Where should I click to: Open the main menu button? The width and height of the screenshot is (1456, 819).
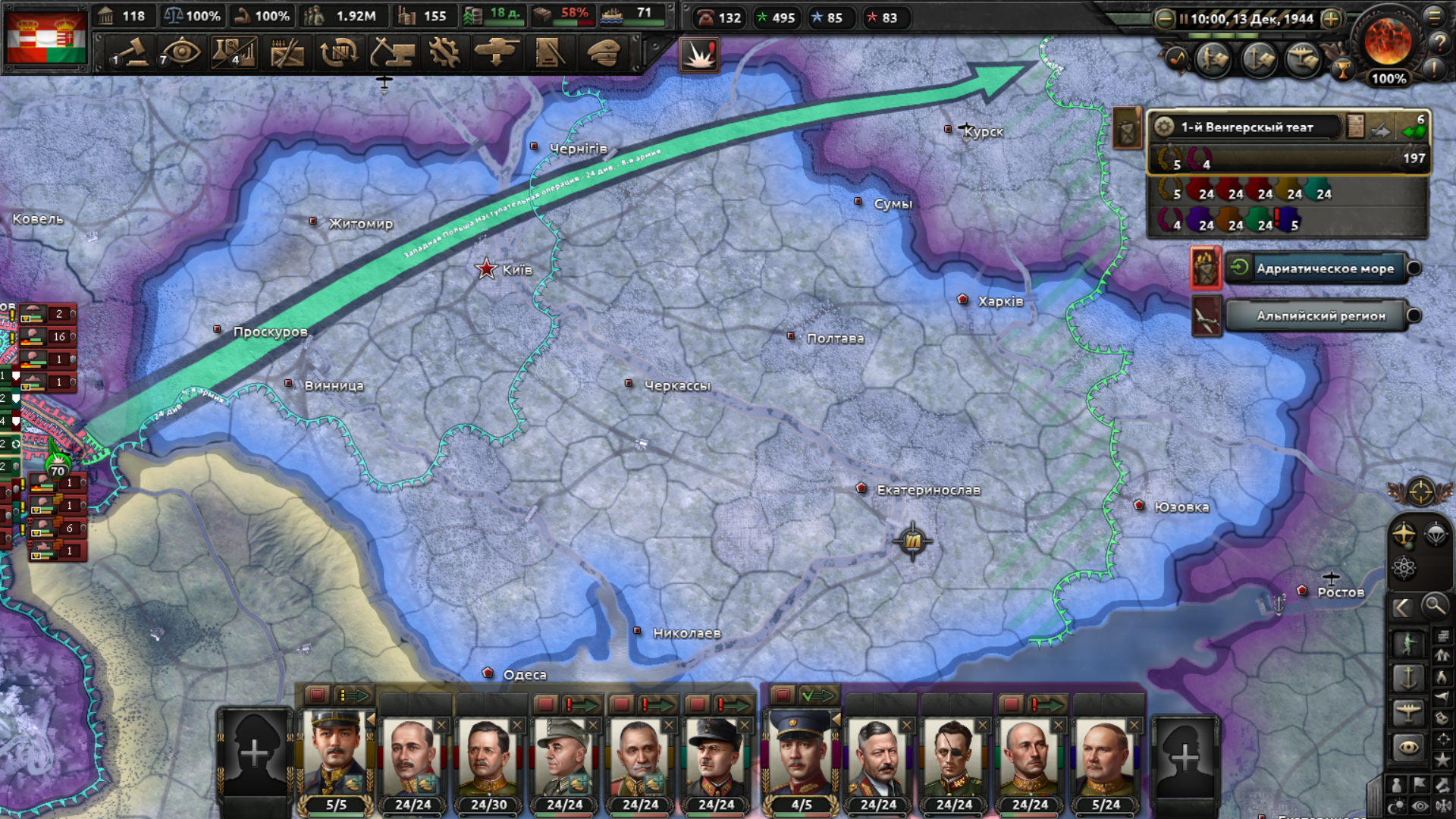(1435, 17)
